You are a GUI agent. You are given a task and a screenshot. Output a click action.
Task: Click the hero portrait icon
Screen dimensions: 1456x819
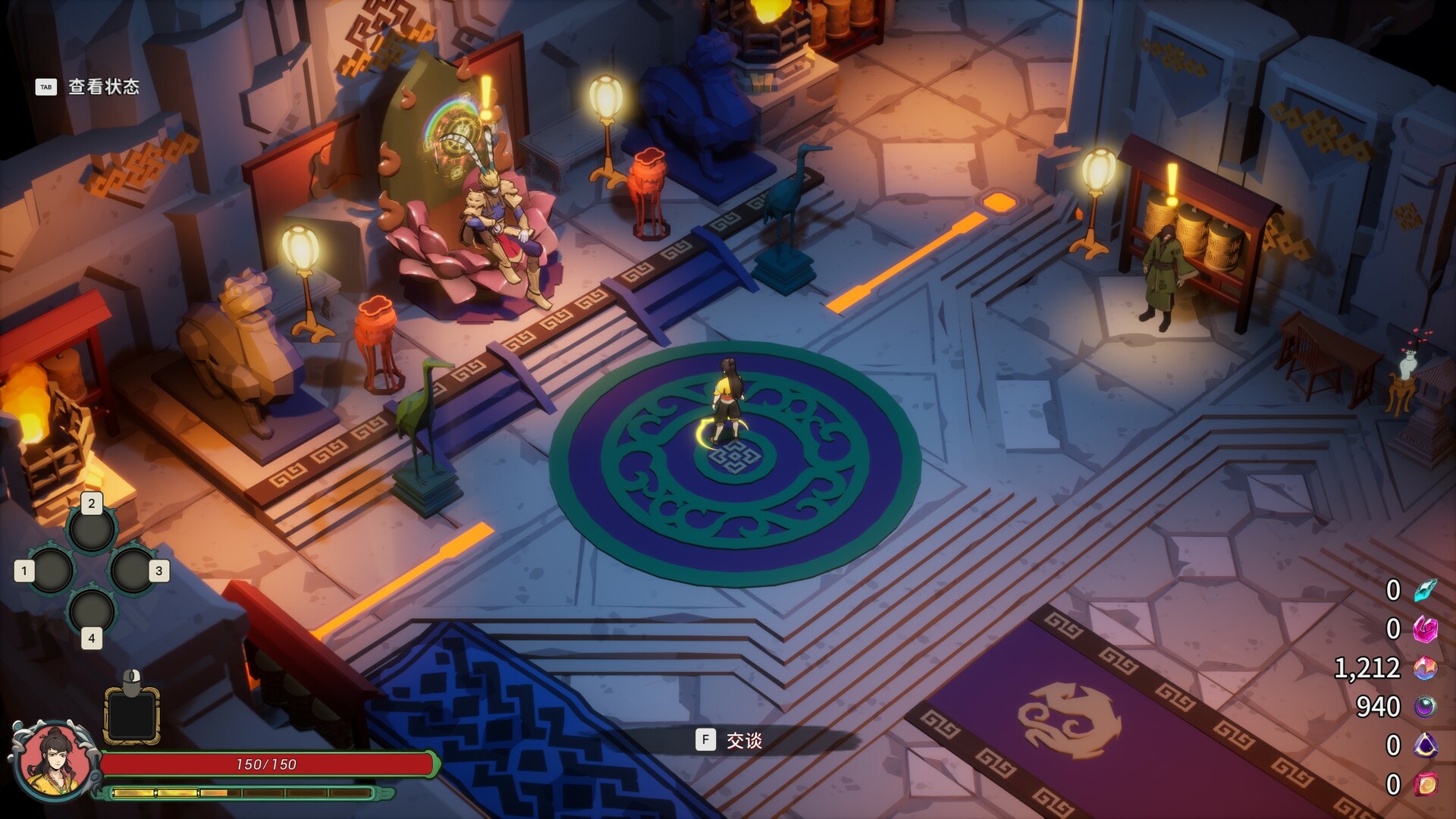53,761
